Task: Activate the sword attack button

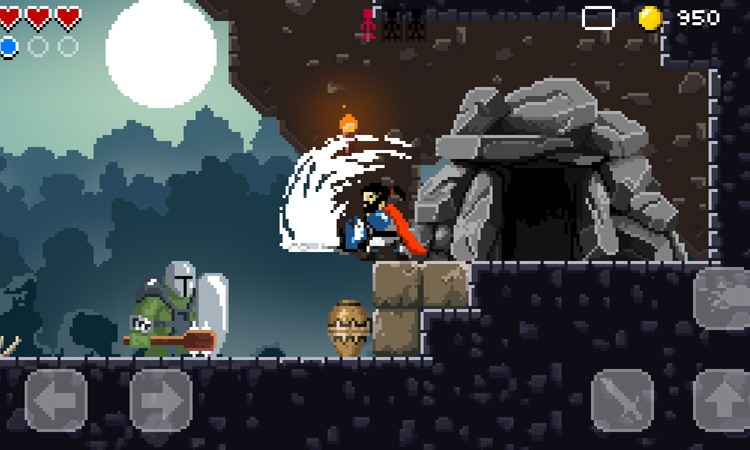Action: [622, 400]
